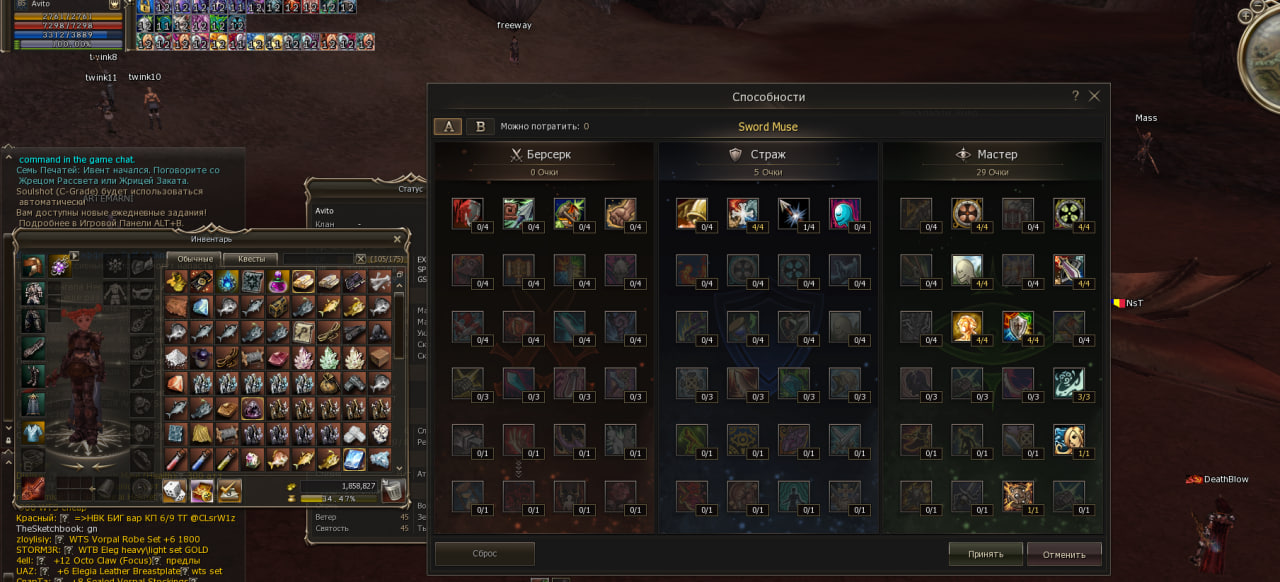Switch to ability scheme B

pyautogui.click(x=481, y=127)
